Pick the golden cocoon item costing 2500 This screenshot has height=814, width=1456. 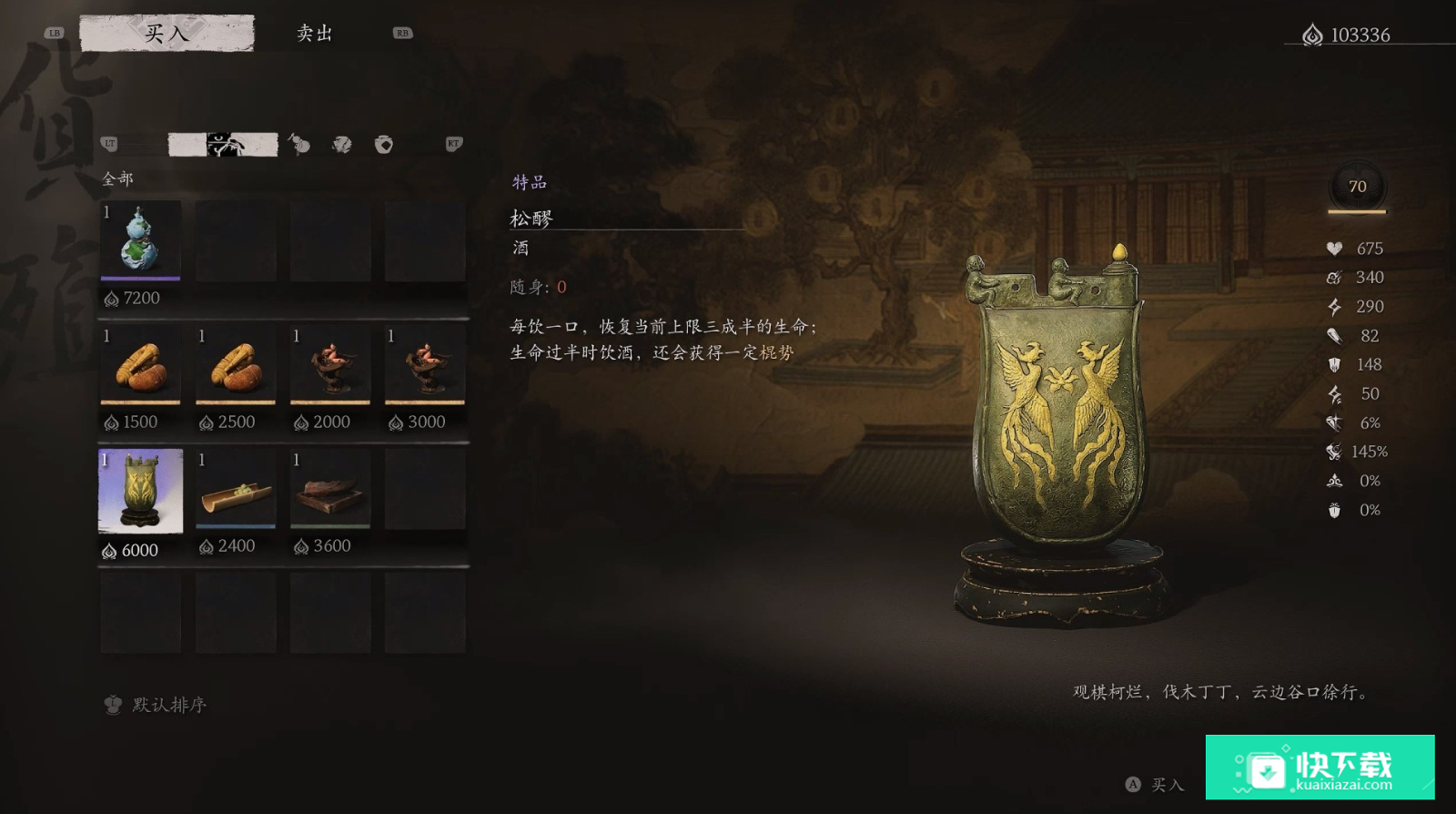click(x=235, y=364)
